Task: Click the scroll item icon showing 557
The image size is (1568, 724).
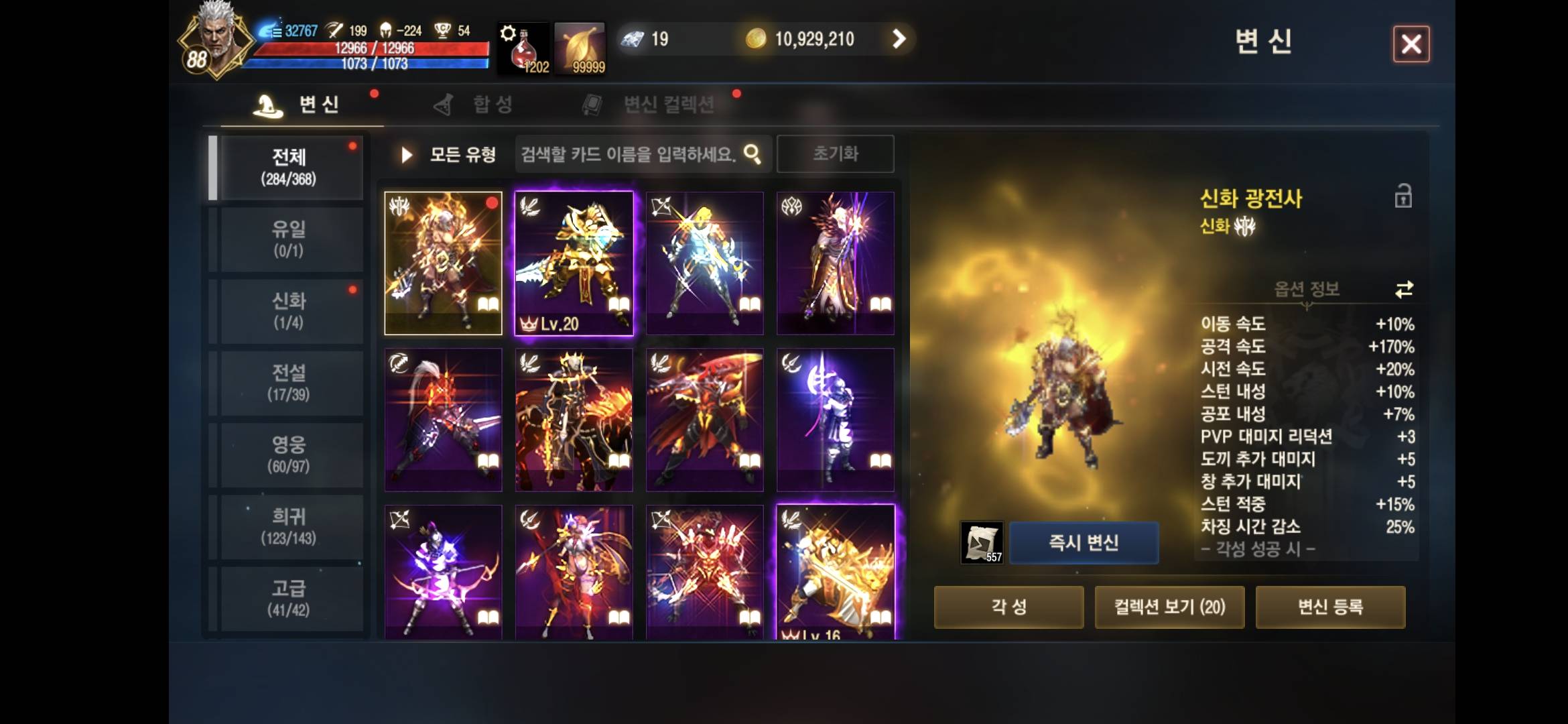Action: pyautogui.click(x=983, y=542)
